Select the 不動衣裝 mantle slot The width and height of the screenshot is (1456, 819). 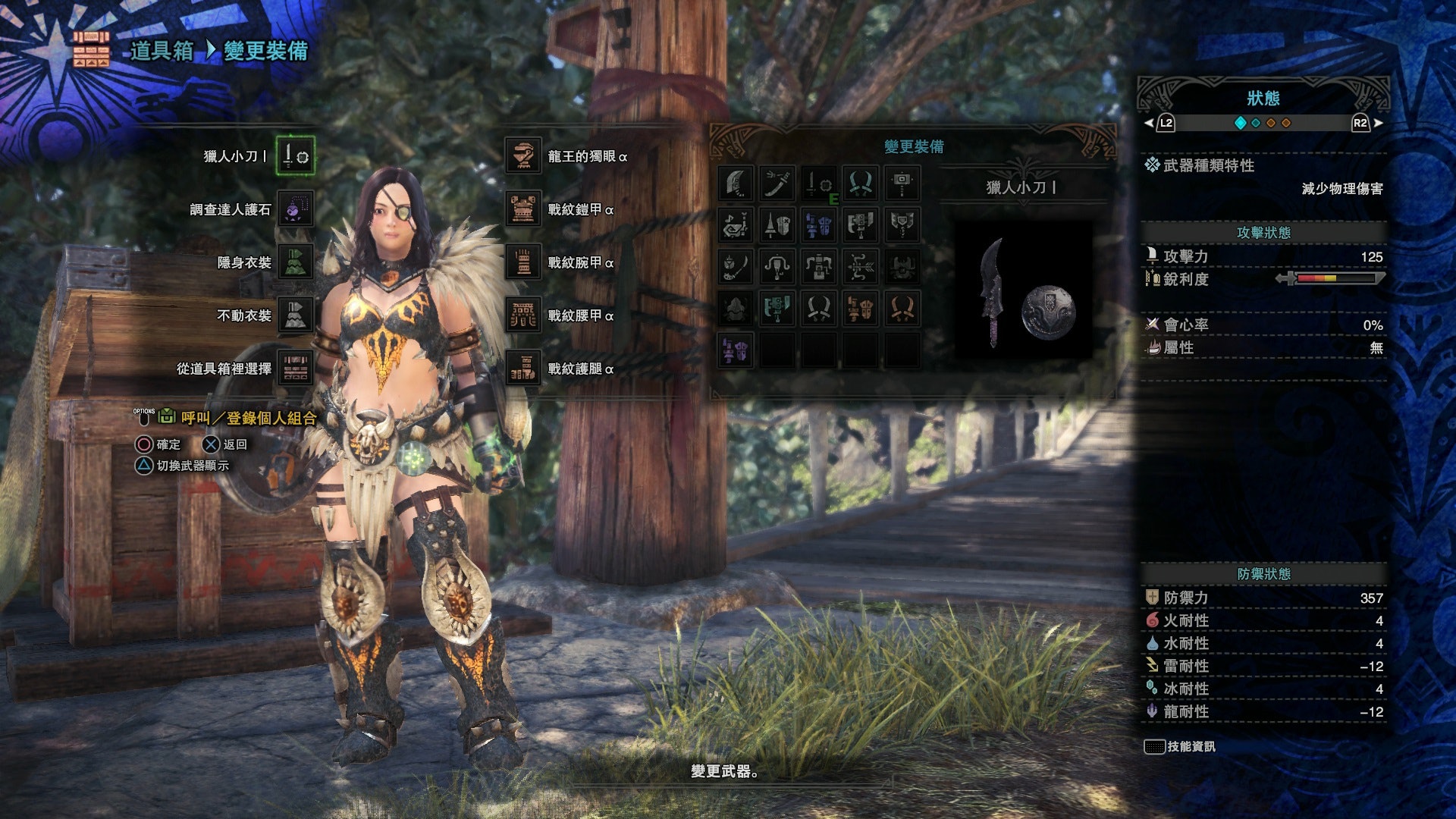[295, 315]
